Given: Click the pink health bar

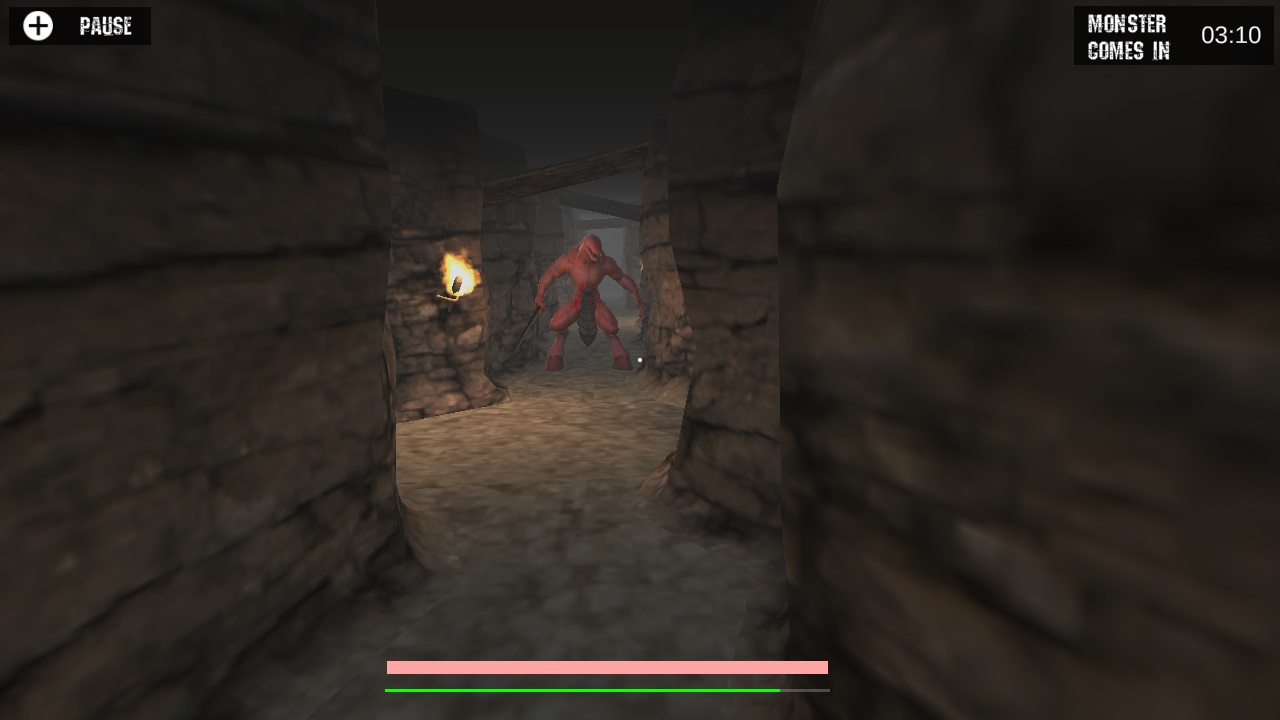Looking at the screenshot, I should coord(606,666).
